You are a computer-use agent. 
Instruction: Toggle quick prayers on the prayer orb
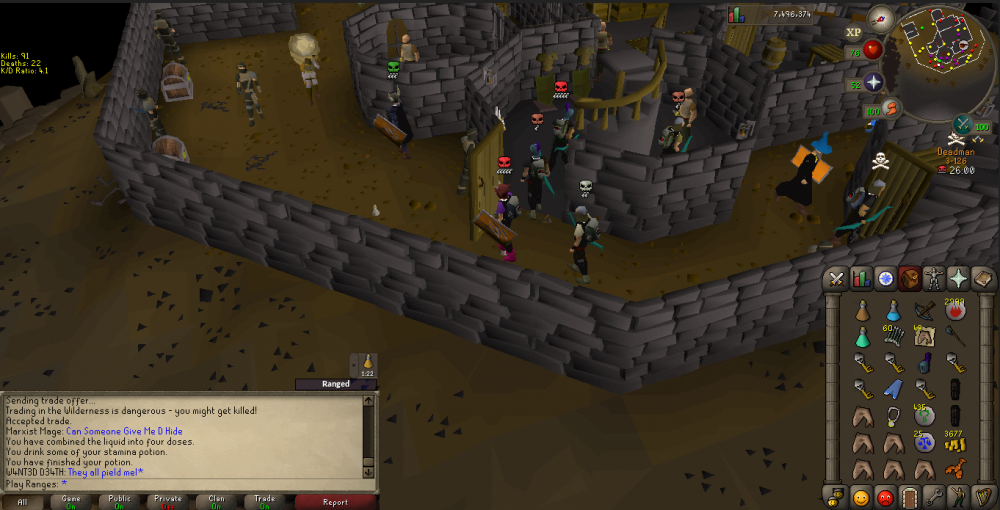(874, 82)
